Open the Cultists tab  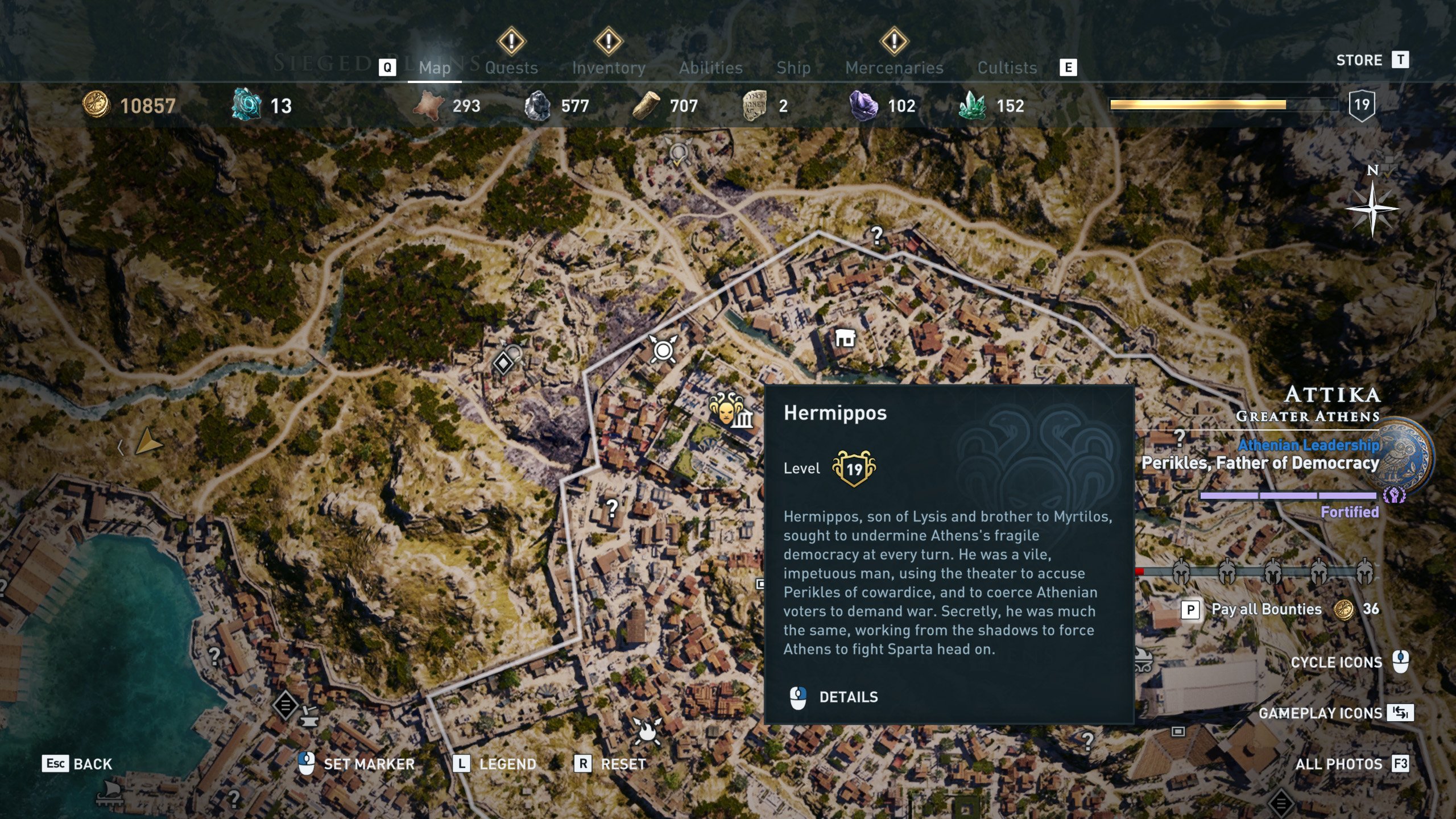[1007, 67]
